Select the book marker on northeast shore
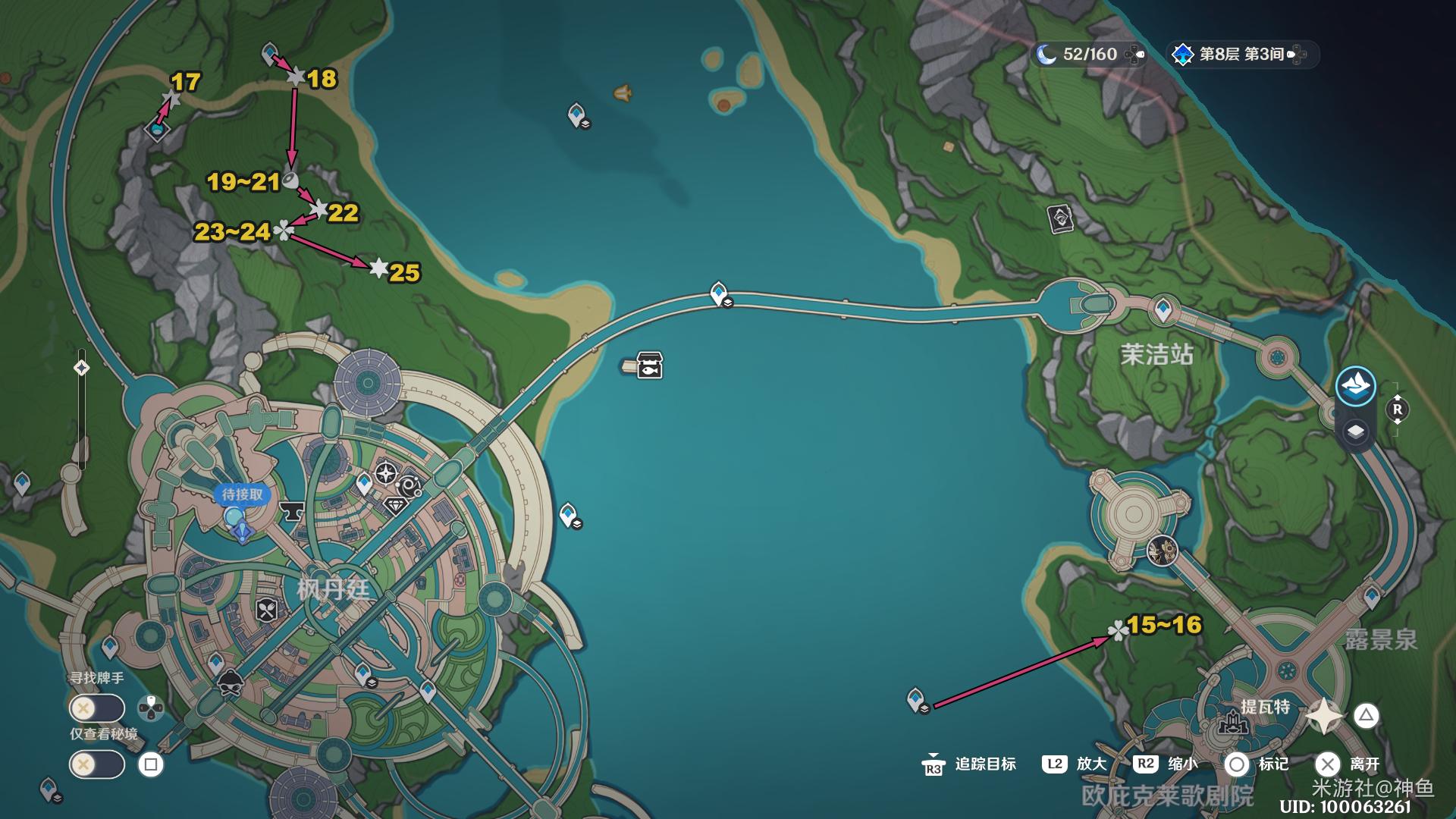The height and width of the screenshot is (819, 1456). coord(1060,219)
